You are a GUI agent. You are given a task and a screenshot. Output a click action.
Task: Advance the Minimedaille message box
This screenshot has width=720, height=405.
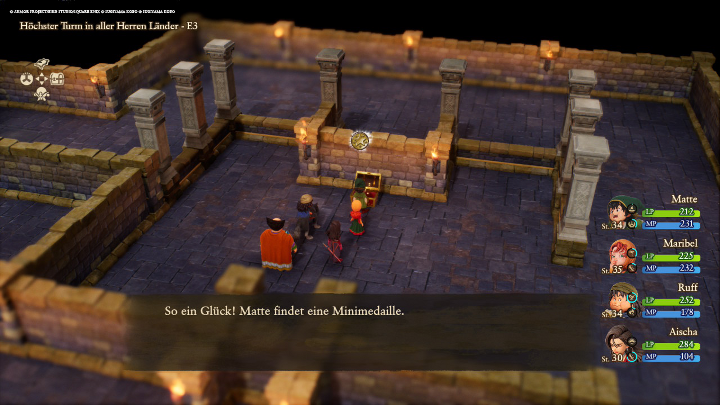(360, 312)
